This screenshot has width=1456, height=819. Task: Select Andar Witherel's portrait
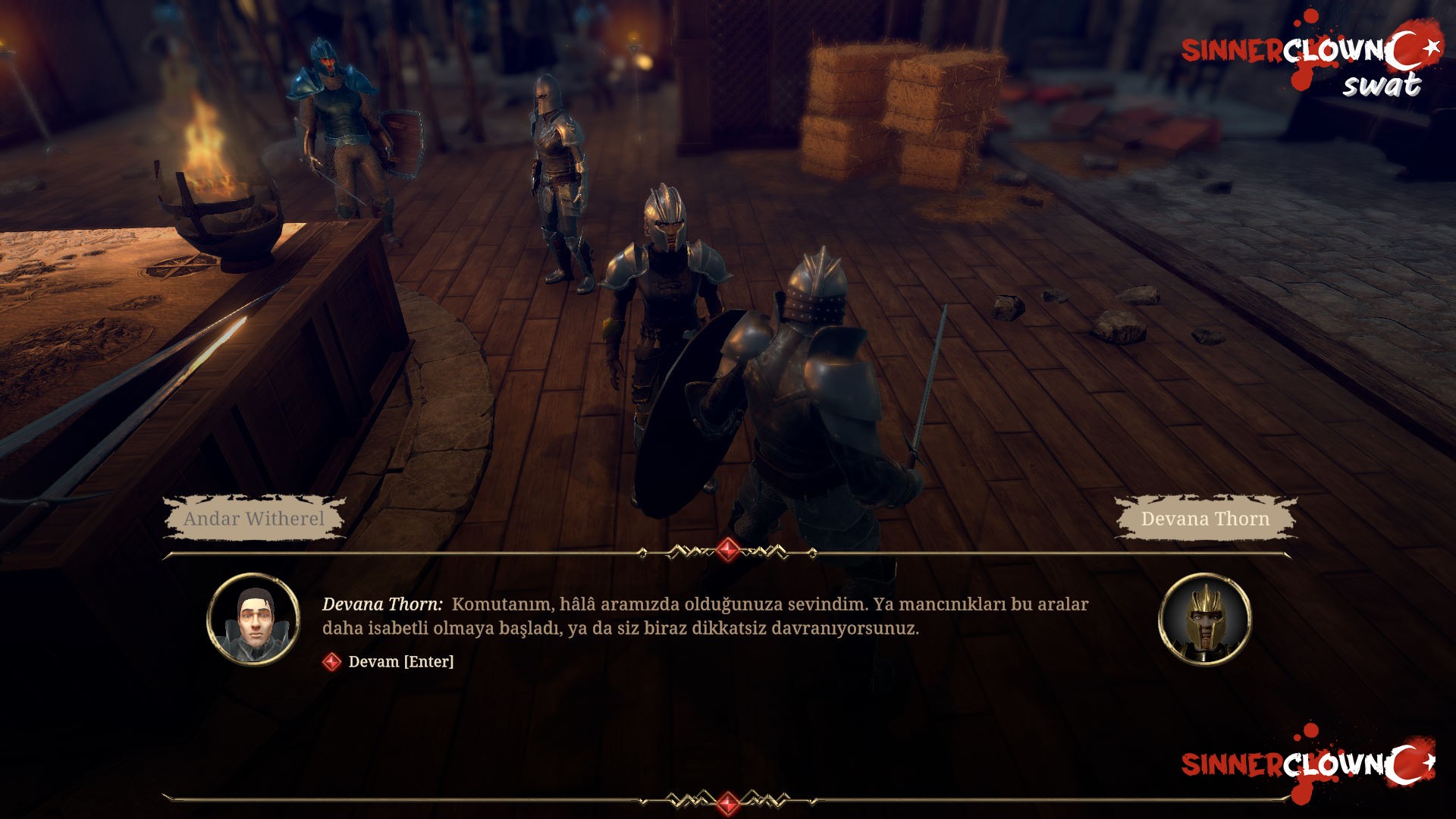click(253, 620)
